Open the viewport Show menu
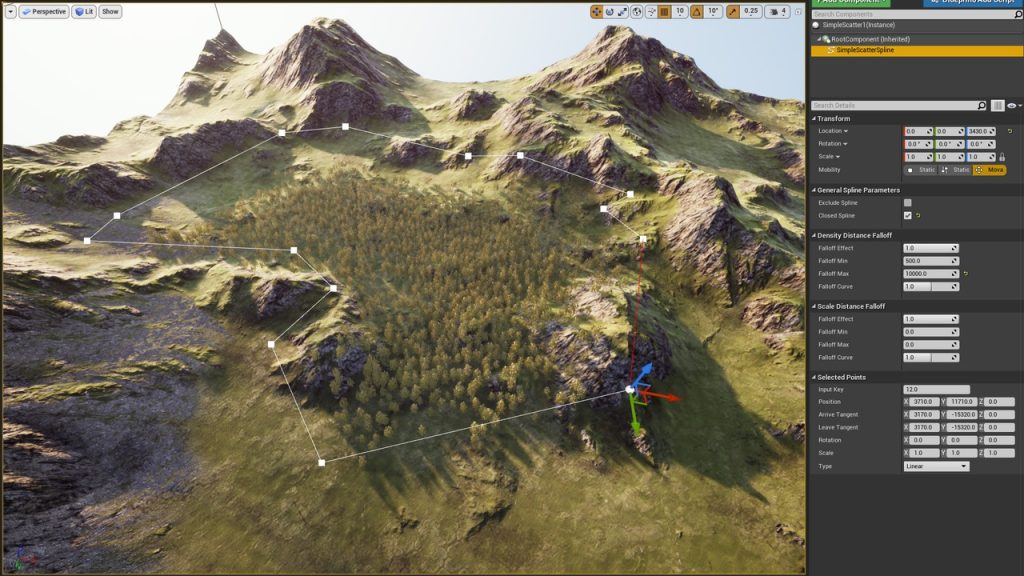Viewport: 1024px width, 576px height. 110,12
